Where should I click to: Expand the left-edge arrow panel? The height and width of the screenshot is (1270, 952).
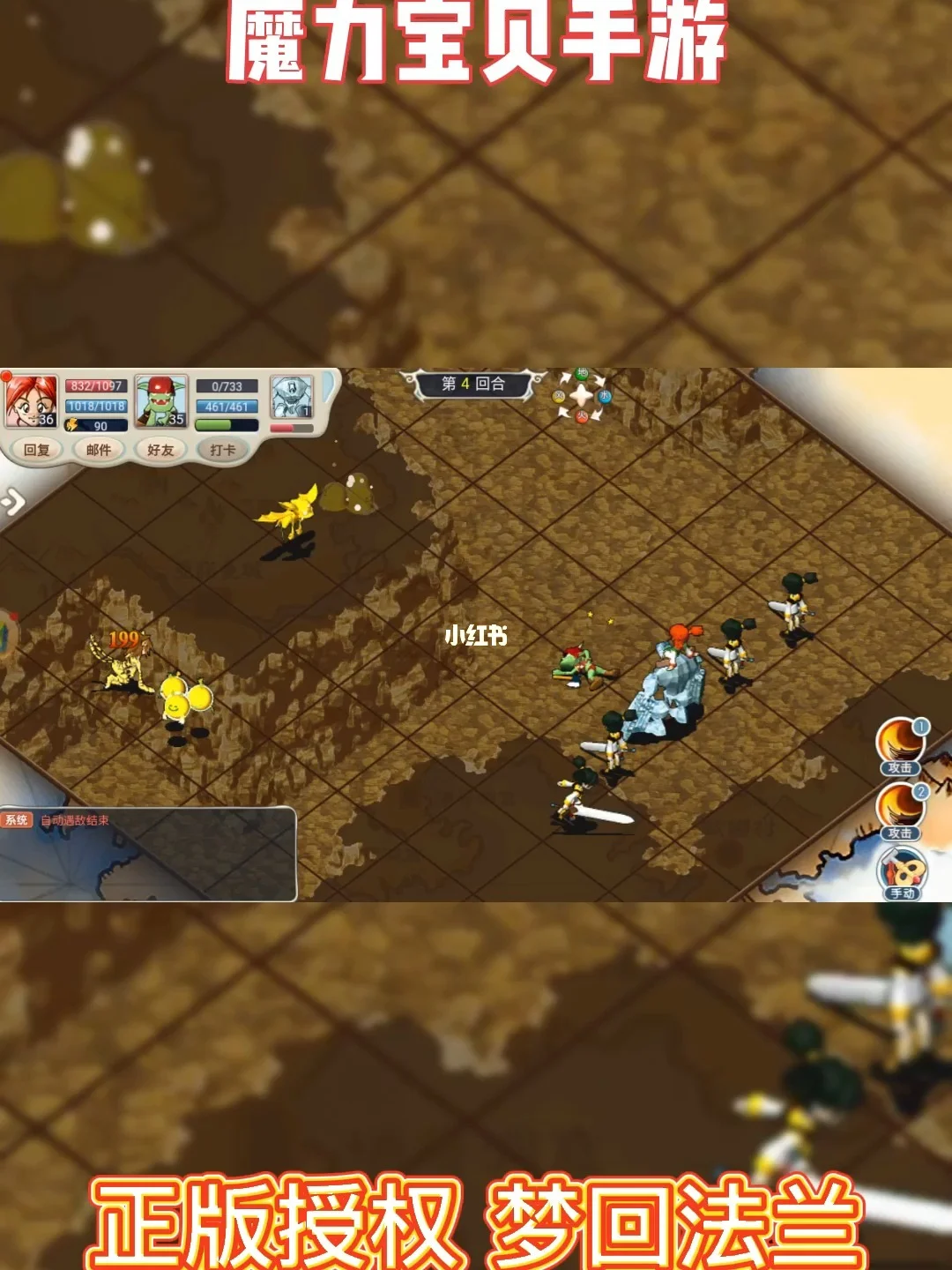(12, 503)
